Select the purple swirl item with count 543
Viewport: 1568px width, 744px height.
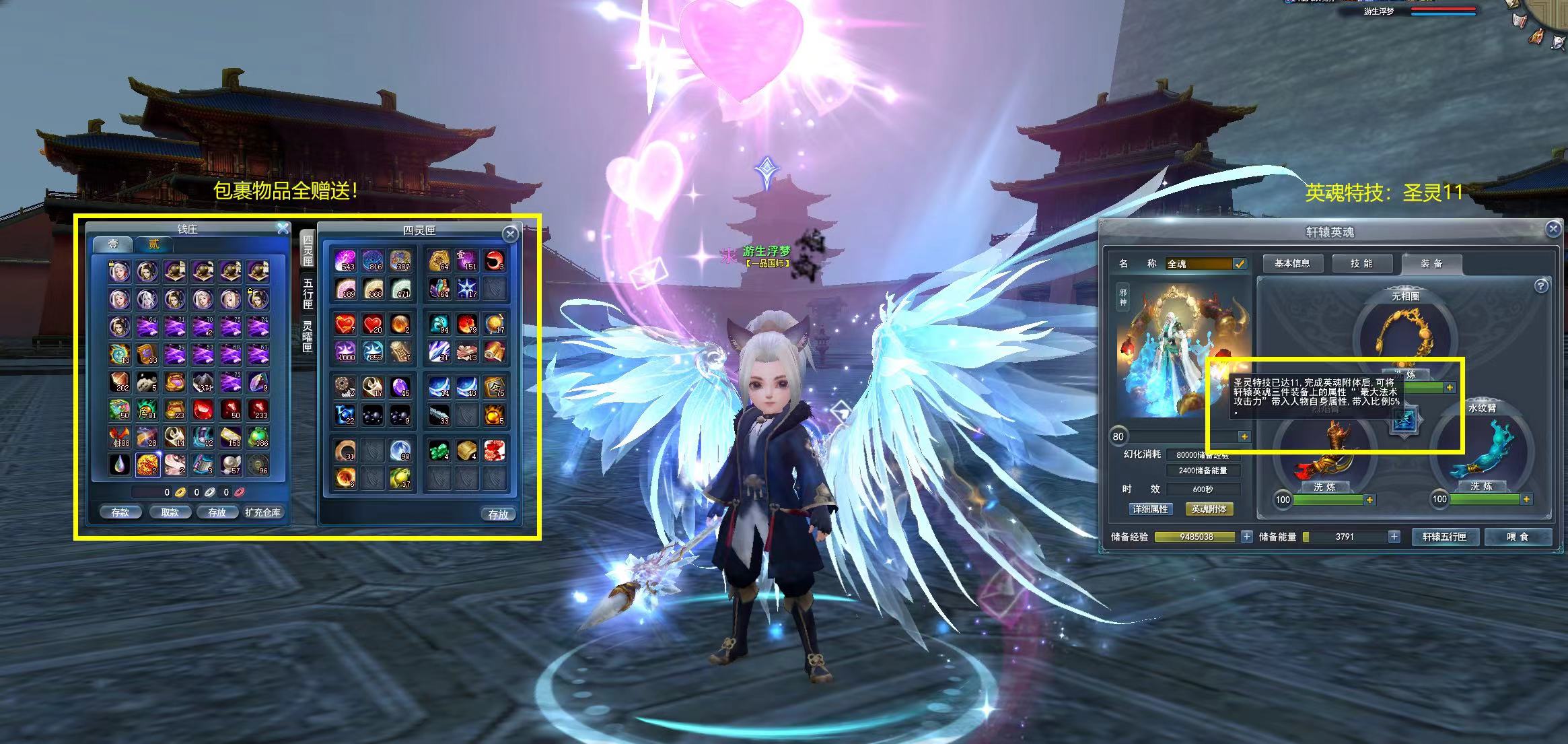pyautogui.click(x=345, y=261)
